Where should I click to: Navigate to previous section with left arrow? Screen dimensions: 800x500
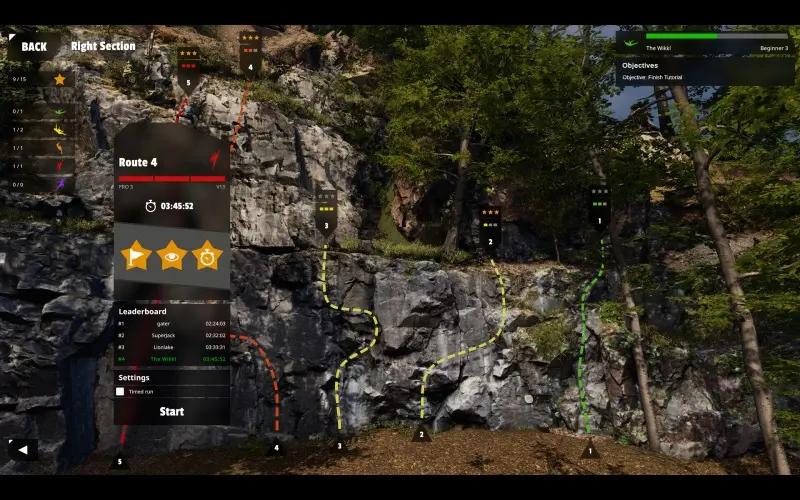click(22, 449)
